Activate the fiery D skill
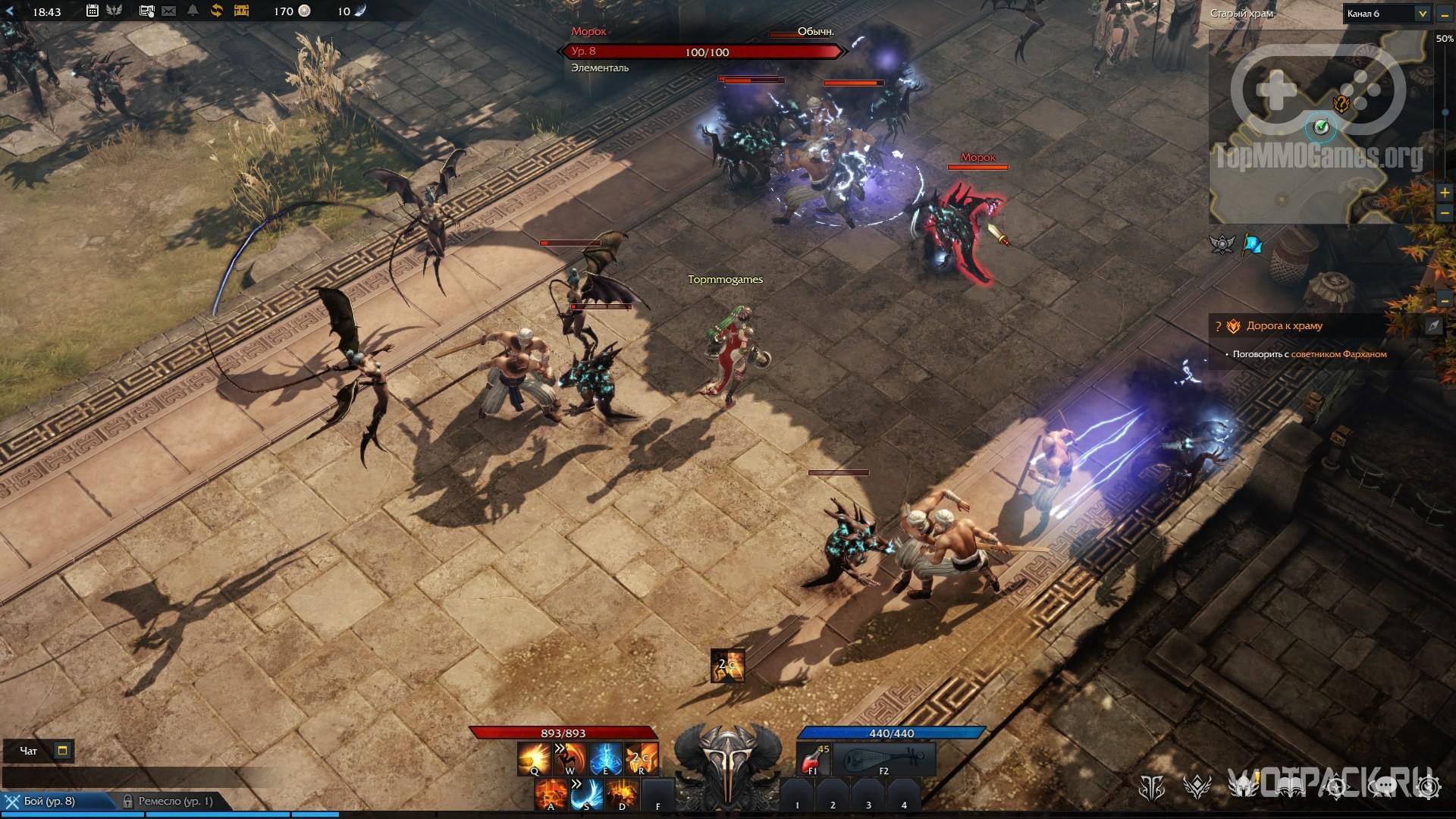Viewport: 1456px width, 819px height. (622, 794)
